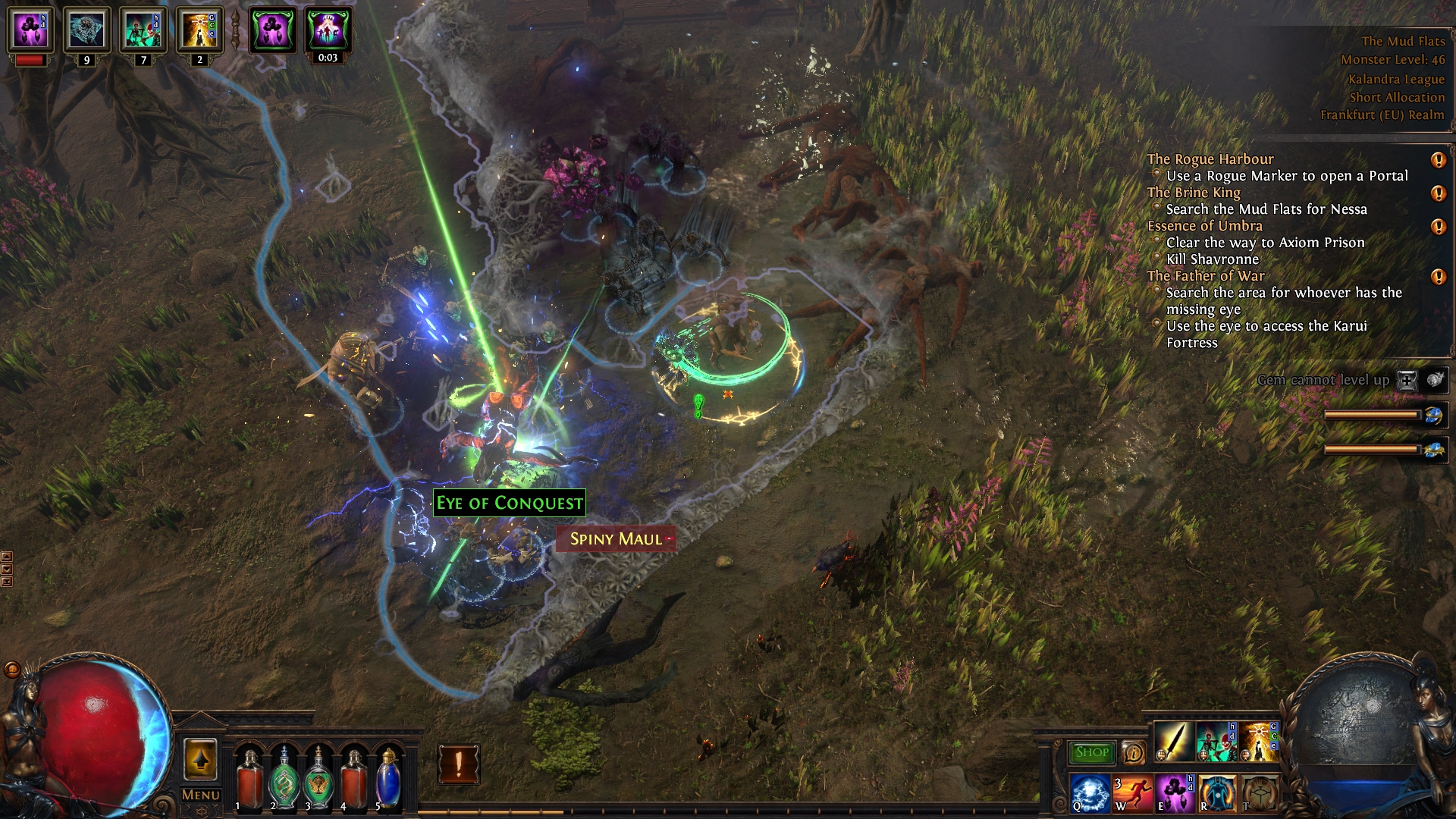Use the blue mana flask in slot 5

click(388, 777)
